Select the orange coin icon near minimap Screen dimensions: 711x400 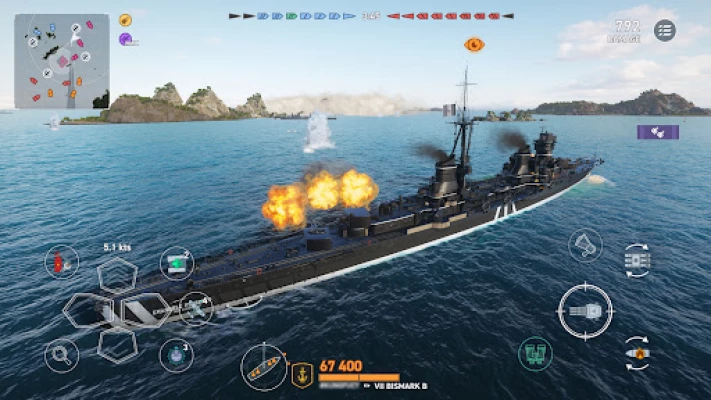click(x=126, y=19)
